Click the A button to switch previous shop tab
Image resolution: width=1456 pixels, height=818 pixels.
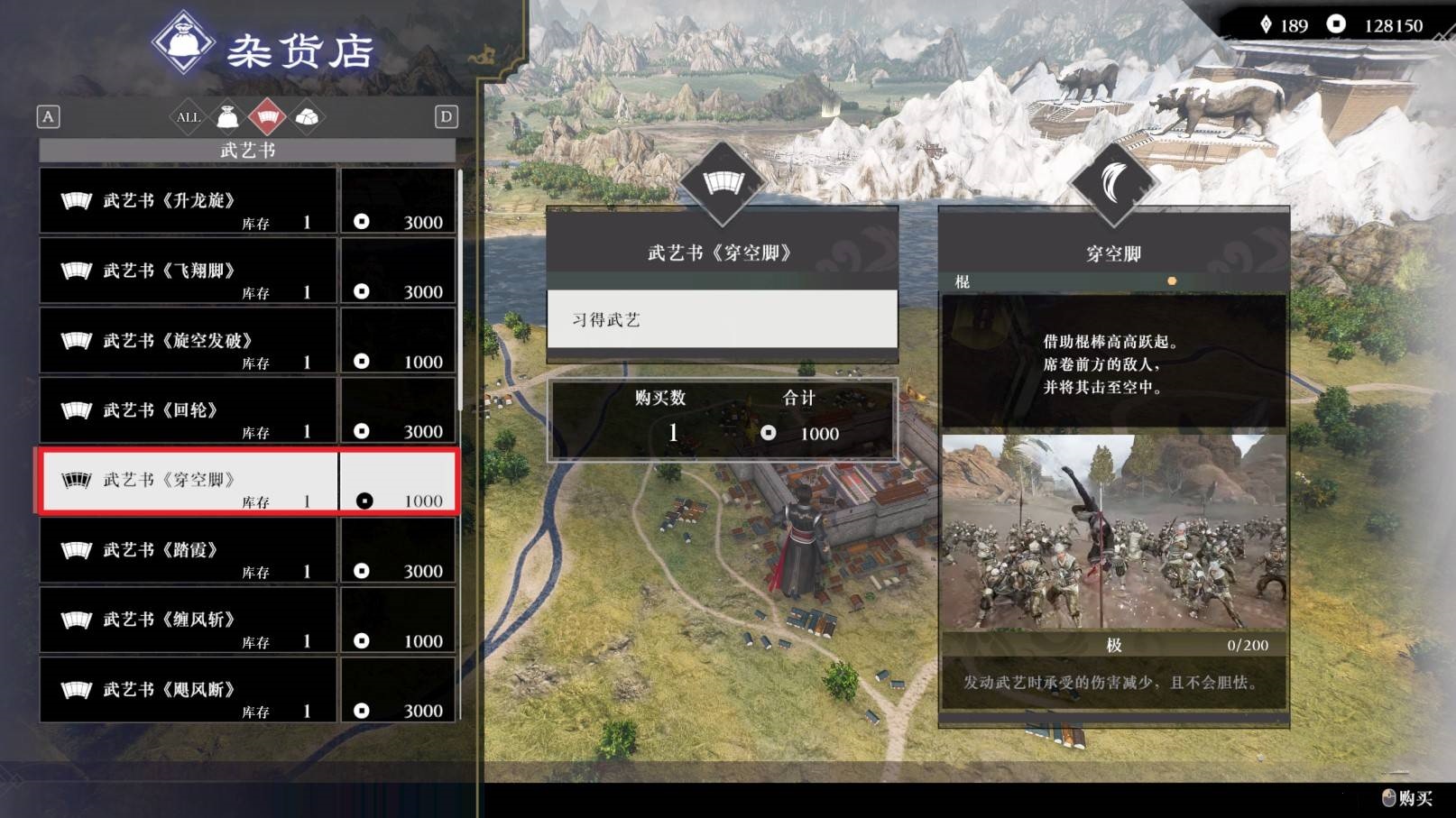49,116
